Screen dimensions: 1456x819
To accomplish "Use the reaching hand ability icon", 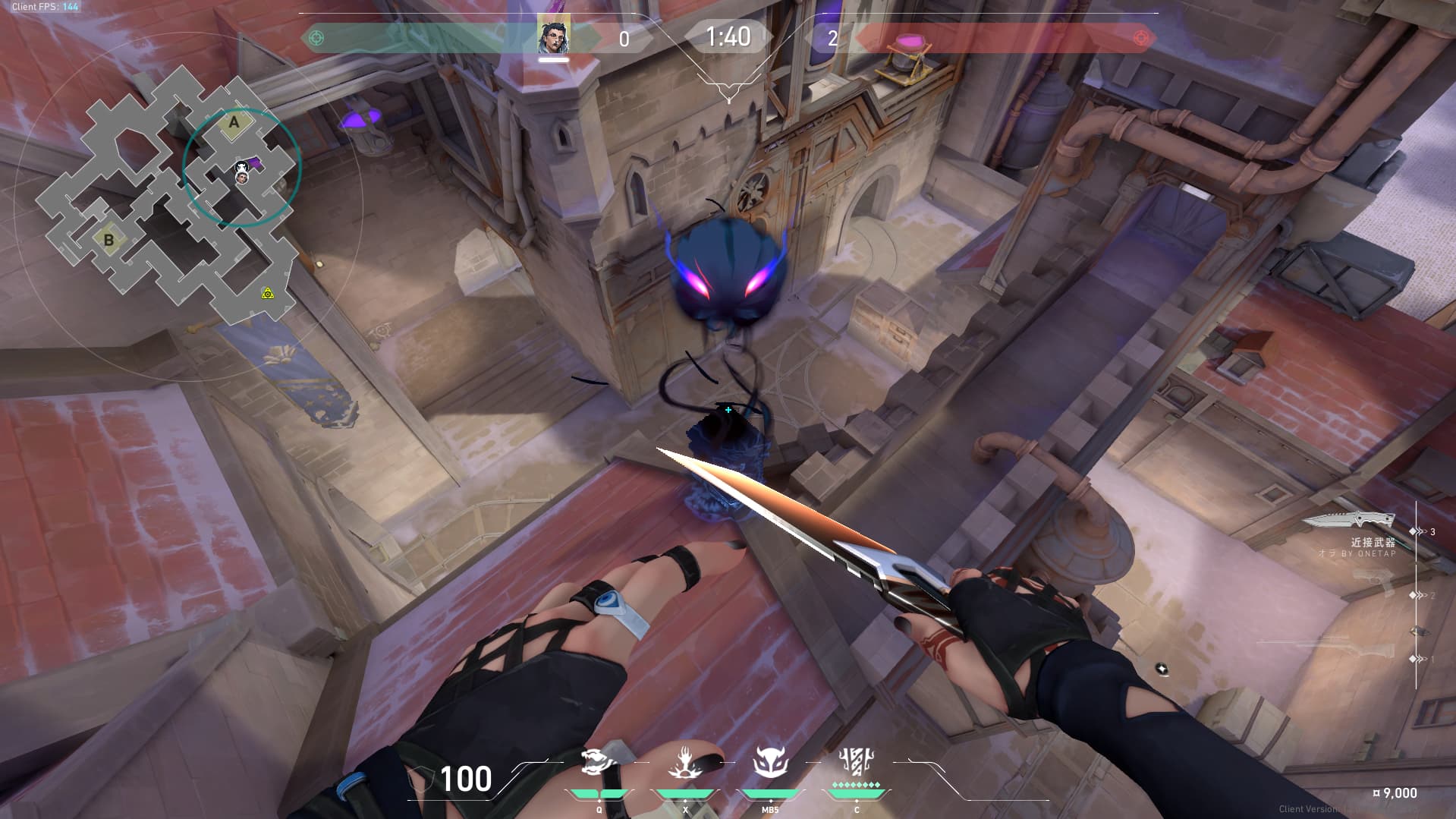I will 685,763.
